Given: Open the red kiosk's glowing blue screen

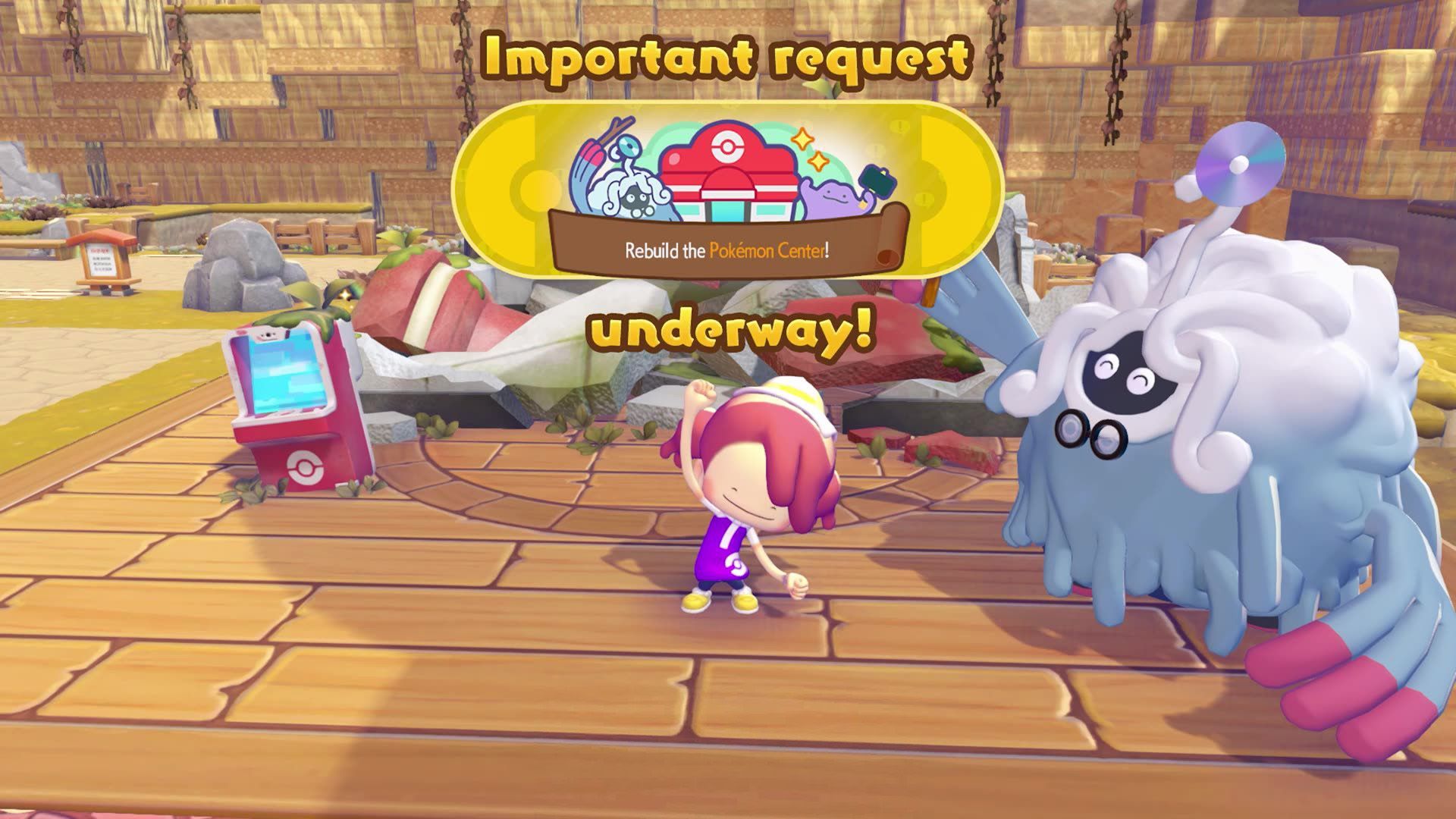Looking at the screenshot, I should click(287, 373).
